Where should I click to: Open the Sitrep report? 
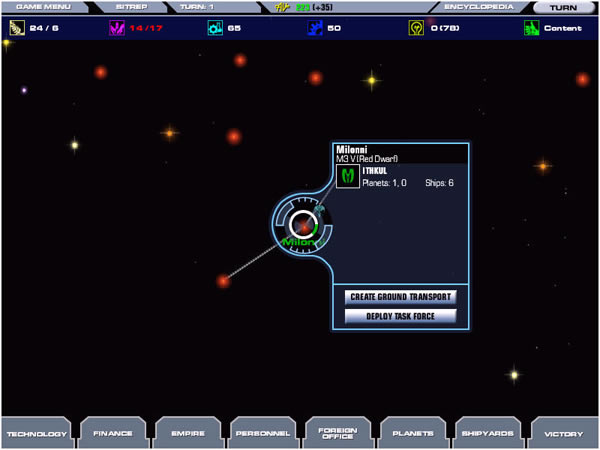click(131, 6)
